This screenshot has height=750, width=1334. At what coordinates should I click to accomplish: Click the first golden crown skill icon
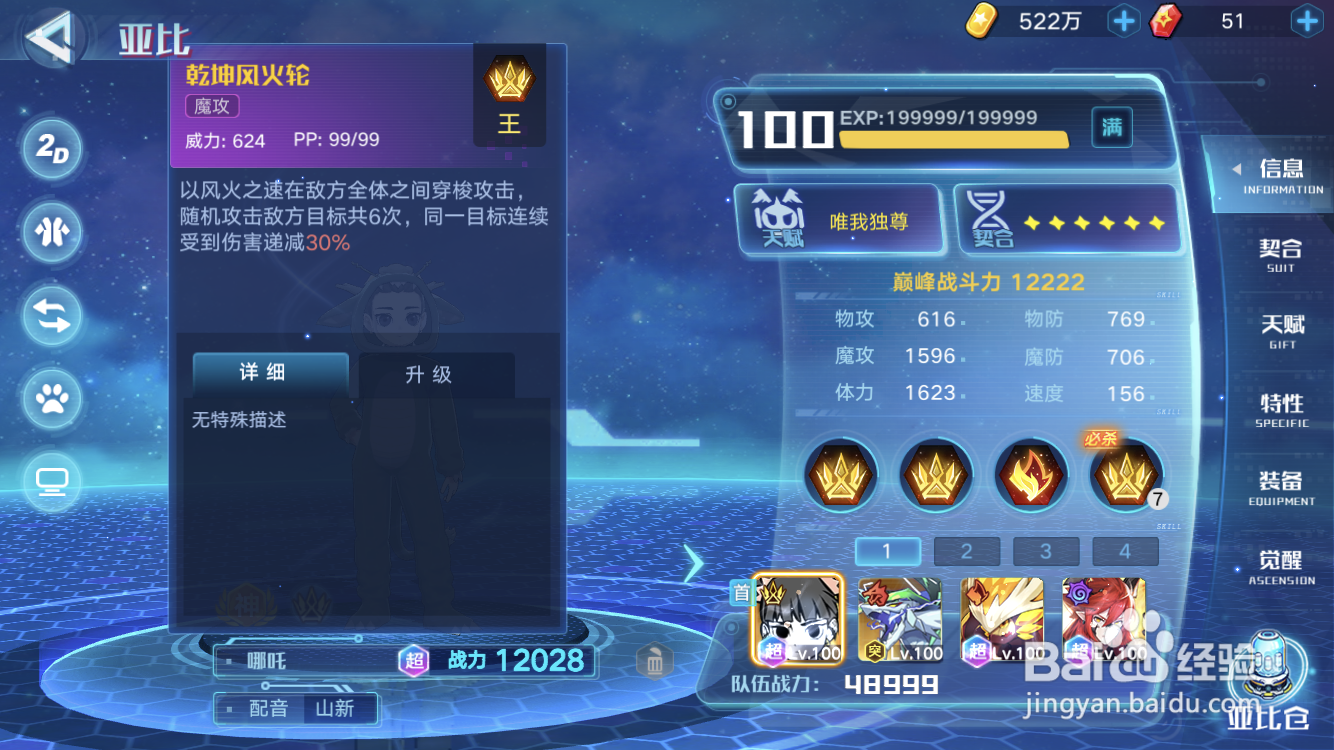click(x=841, y=475)
